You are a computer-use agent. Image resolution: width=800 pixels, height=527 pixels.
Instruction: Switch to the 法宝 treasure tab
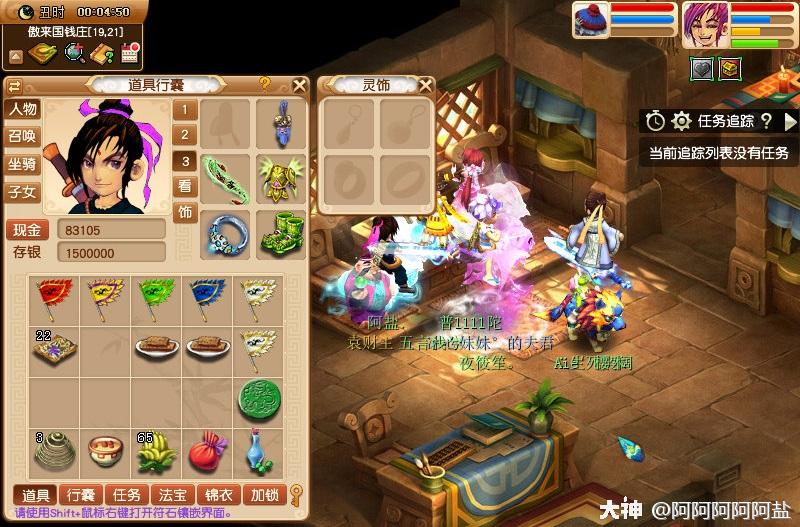coord(172,494)
